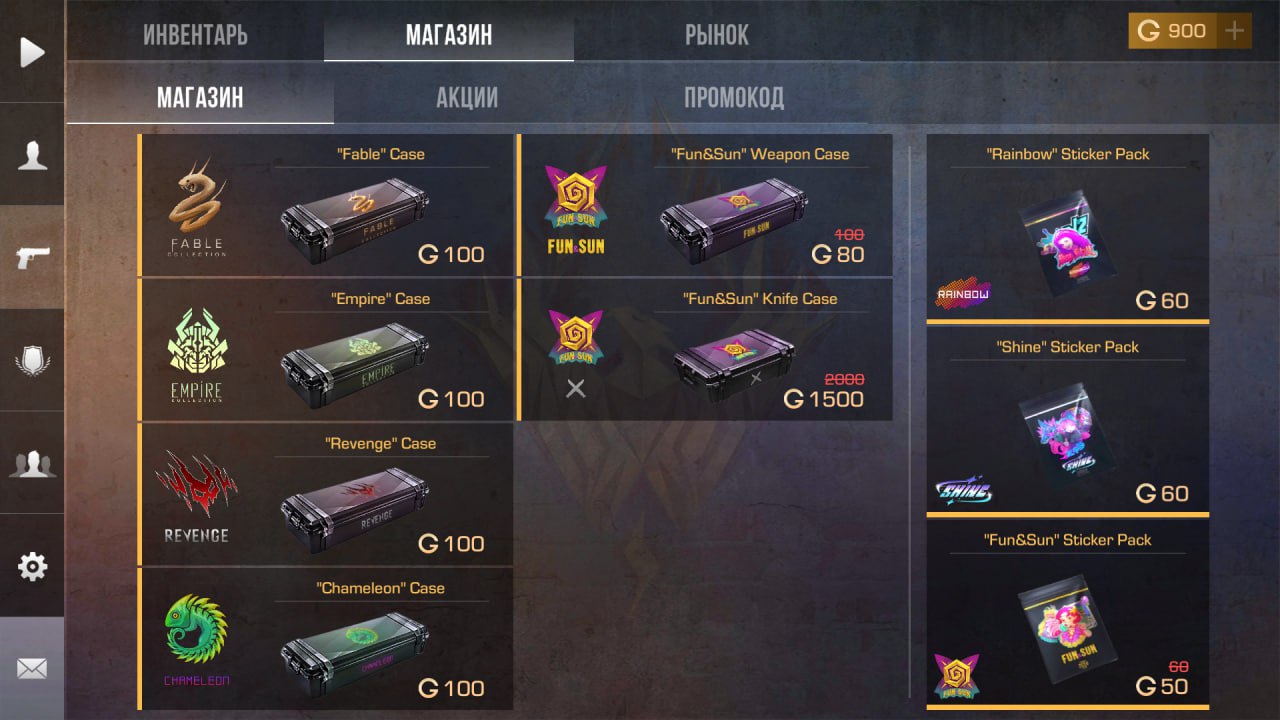Buy the "Rainbow" Sticker Pack

point(1067,228)
